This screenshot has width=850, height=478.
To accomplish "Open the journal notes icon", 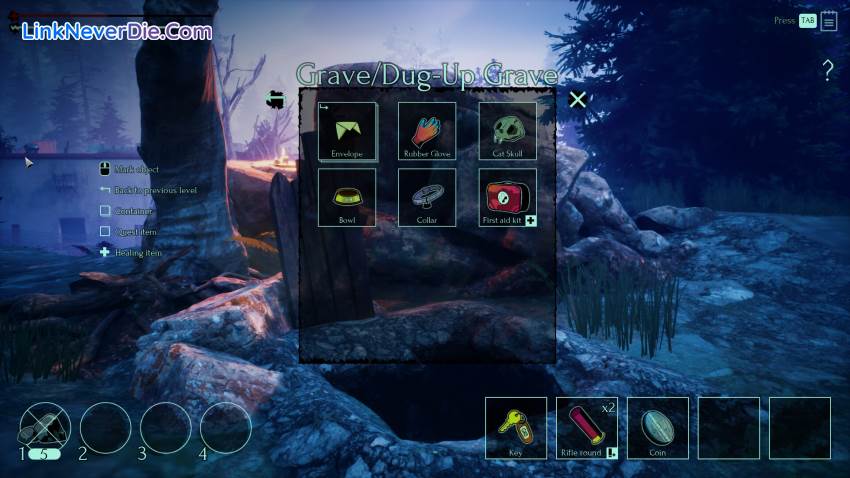I will tap(829, 21).
